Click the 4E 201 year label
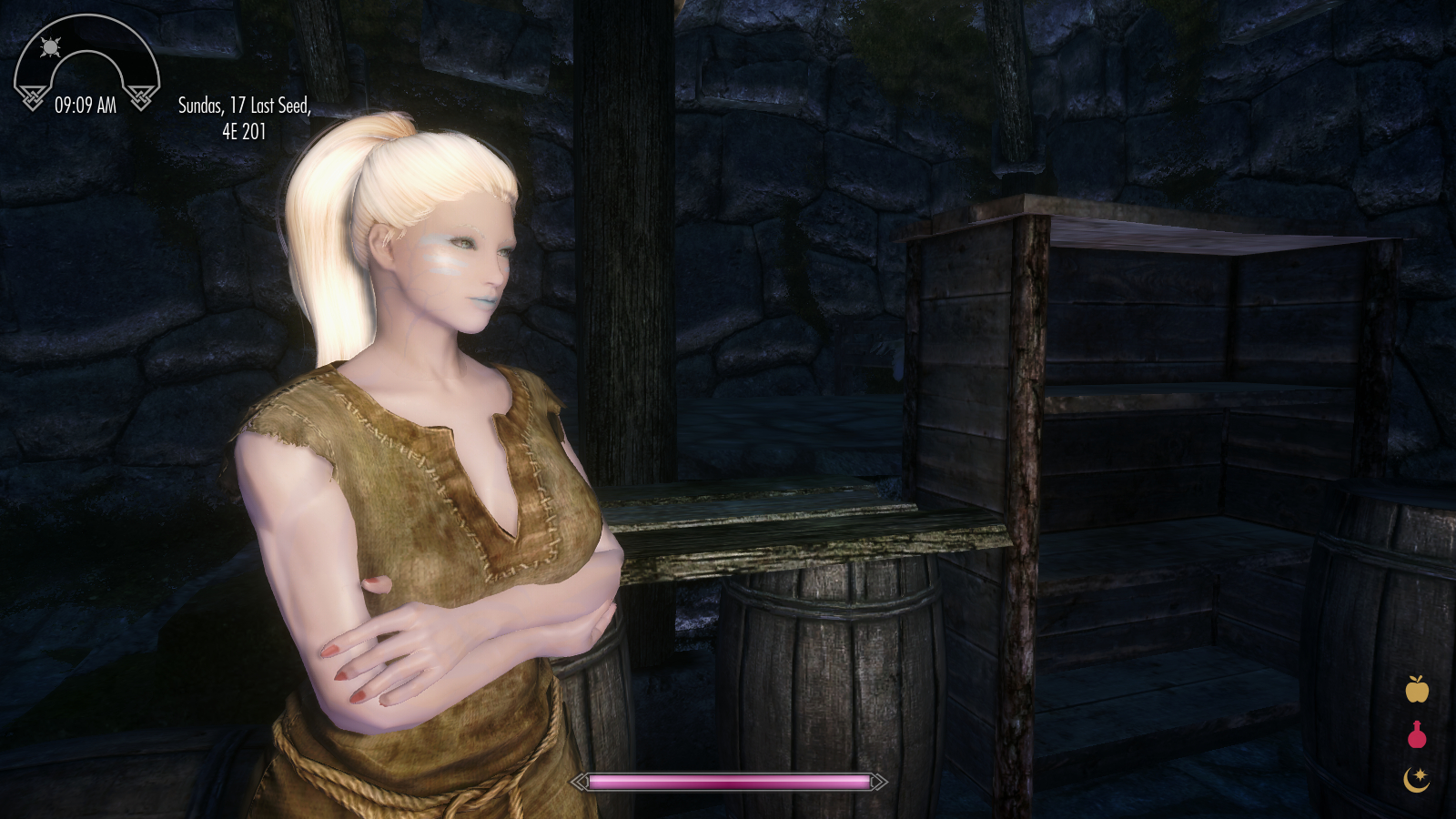Image resolution: width=1456 pixels, height=819 pixels. [x=244, y=132]
